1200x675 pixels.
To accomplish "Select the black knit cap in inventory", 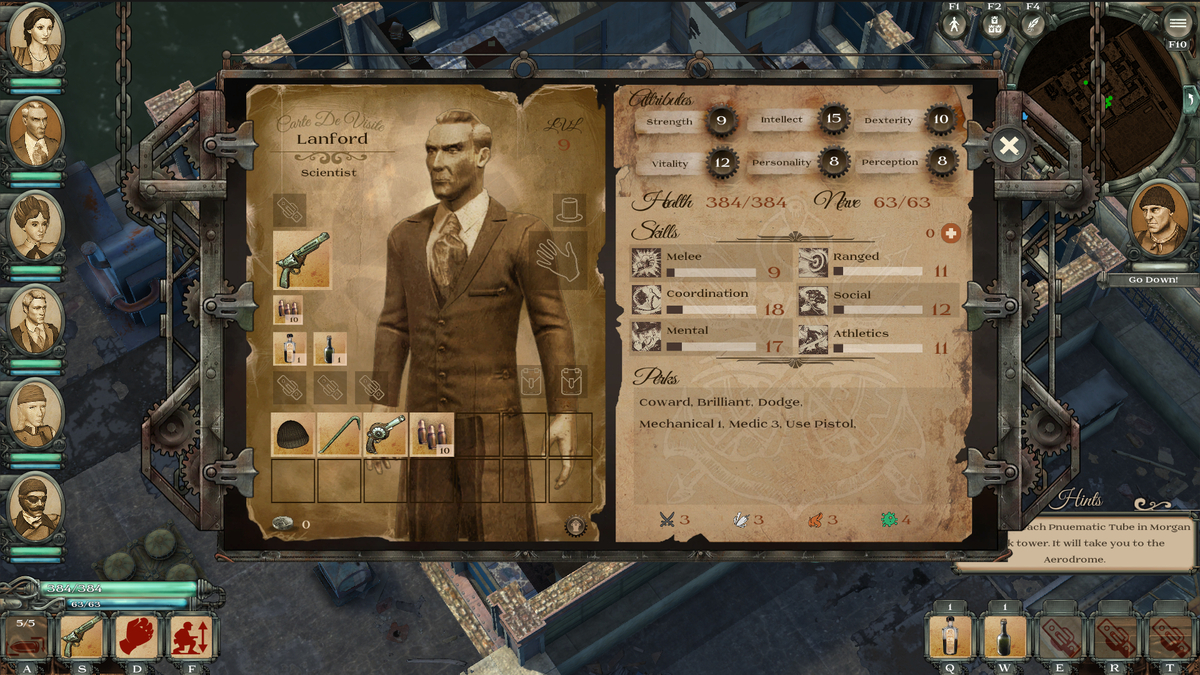I will [x=294, y=435].
